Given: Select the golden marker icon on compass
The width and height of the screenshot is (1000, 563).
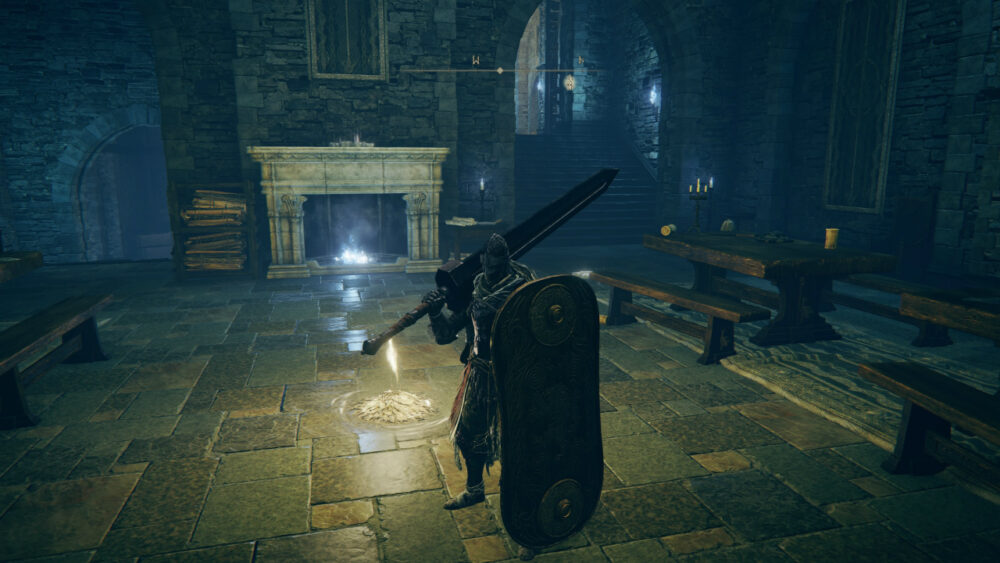Looking at the screenshot, I should pyautogui.click(x=569, y=82).
